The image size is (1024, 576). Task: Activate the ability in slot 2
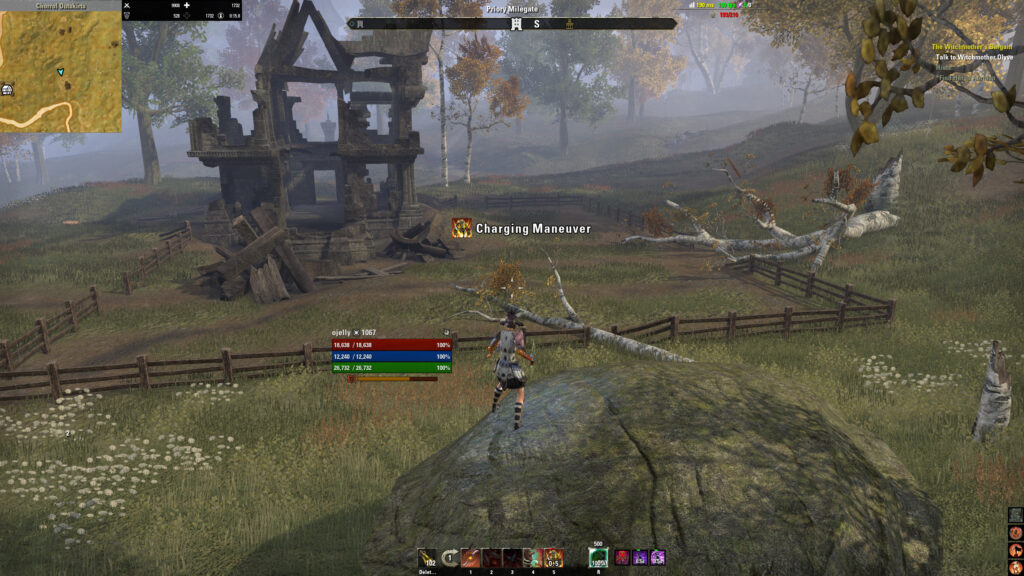(x=491, y=558)
